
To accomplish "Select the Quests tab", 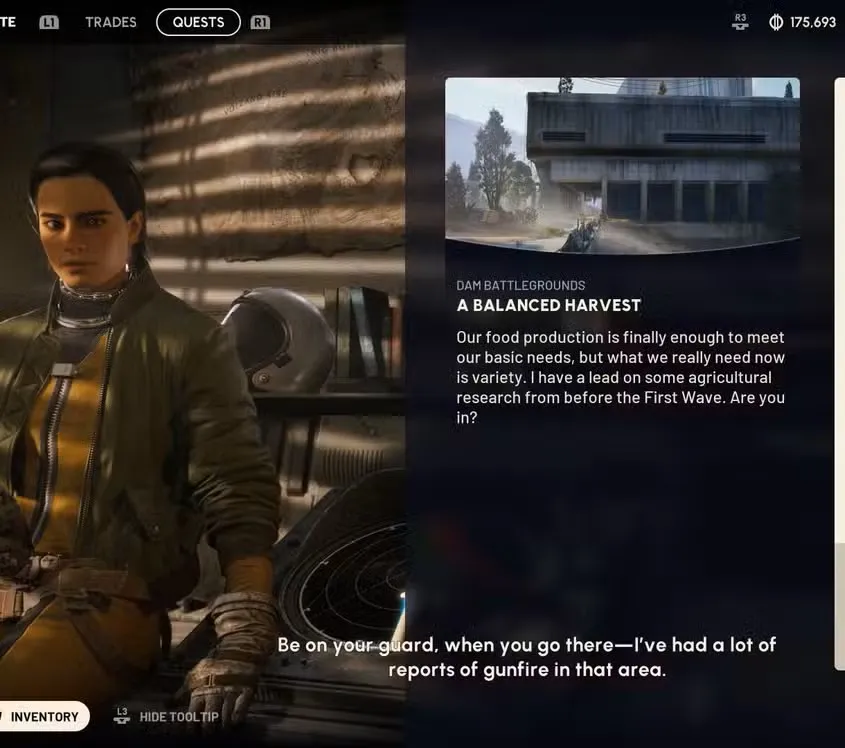I will [198, 22].
